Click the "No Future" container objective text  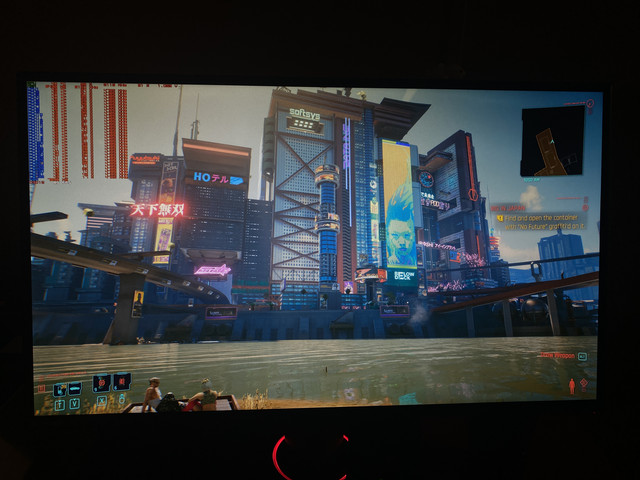[x=545, y=219]
